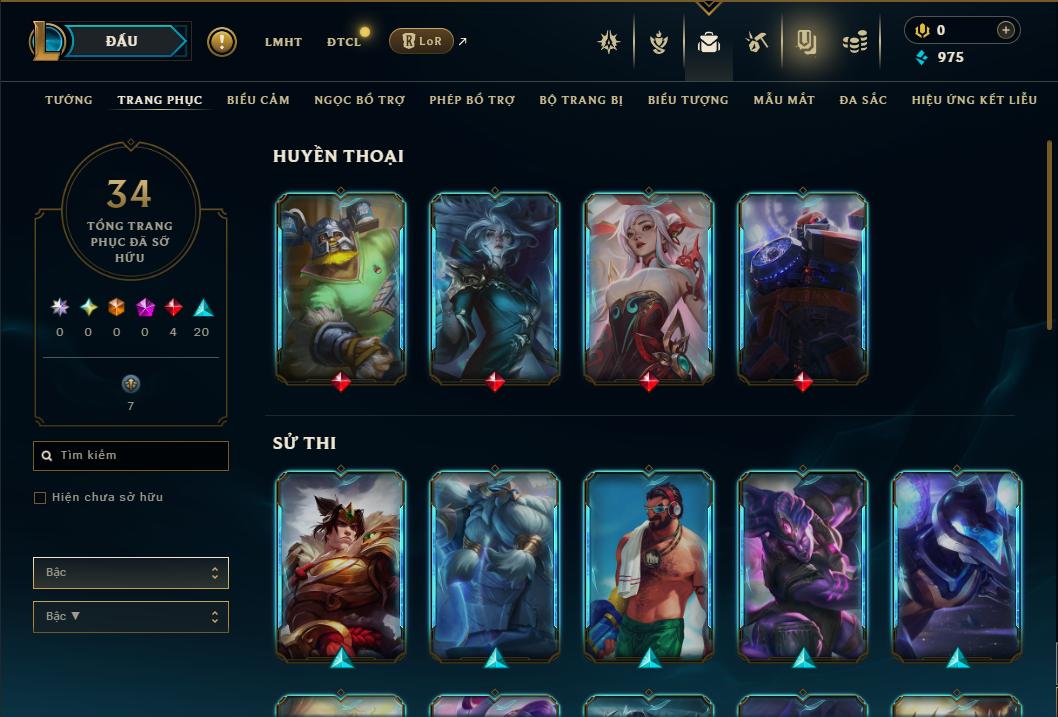Screen dimensions: 1058x717
Task: Show the BỘ TRANG BỊ tab
Action: click(581, 100)
